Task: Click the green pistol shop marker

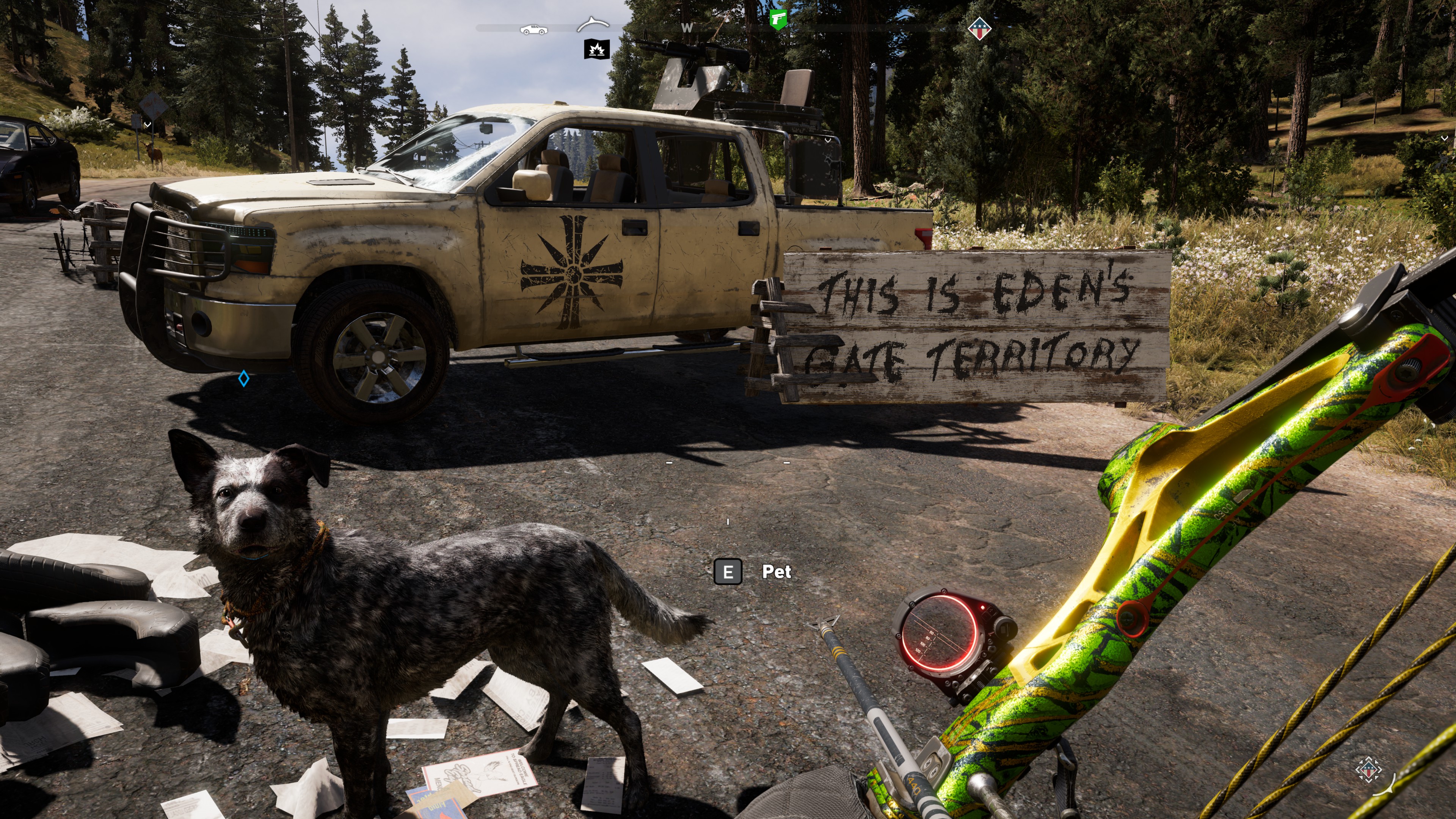Action: (778, 19)
